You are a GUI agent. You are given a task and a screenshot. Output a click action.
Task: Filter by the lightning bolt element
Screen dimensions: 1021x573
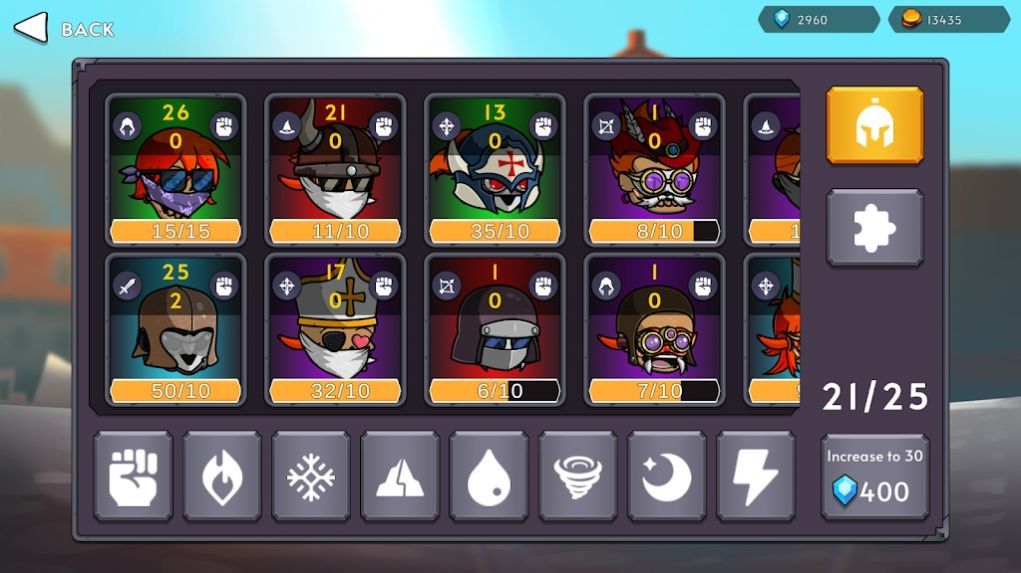click(756, 477)
